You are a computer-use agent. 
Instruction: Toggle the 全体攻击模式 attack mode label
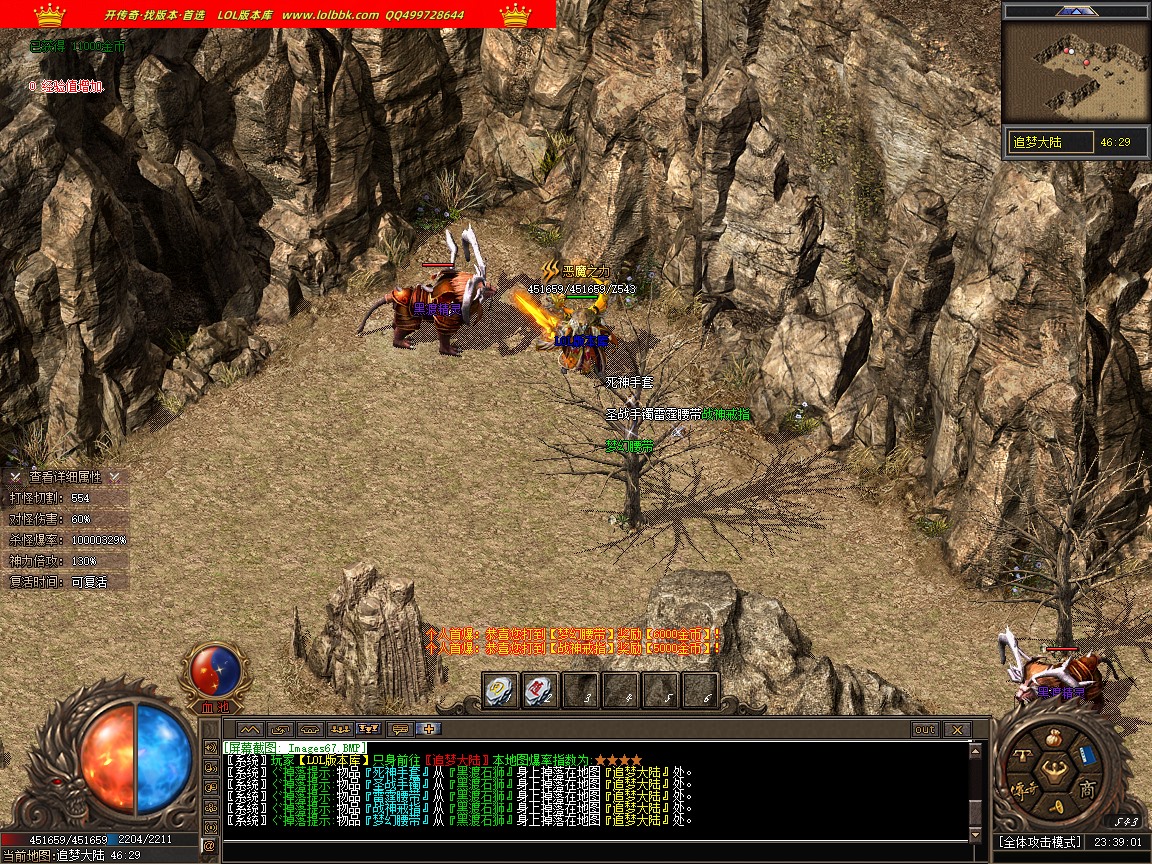tap(1040, 842)
